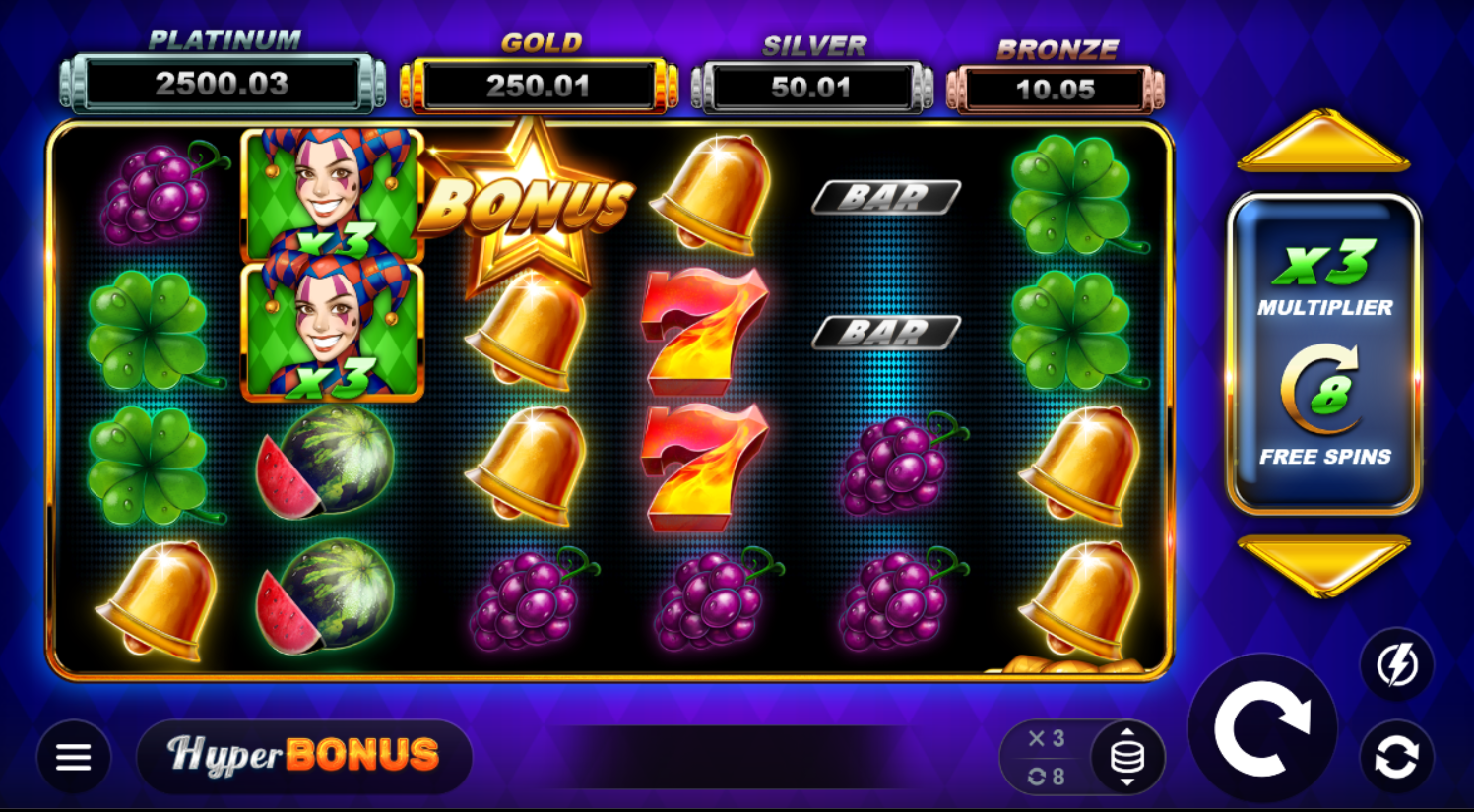This screenshot has width=1474, height=812.
Task: Select the golden up arrow above multiplier panel
Action: [1323, 143]
